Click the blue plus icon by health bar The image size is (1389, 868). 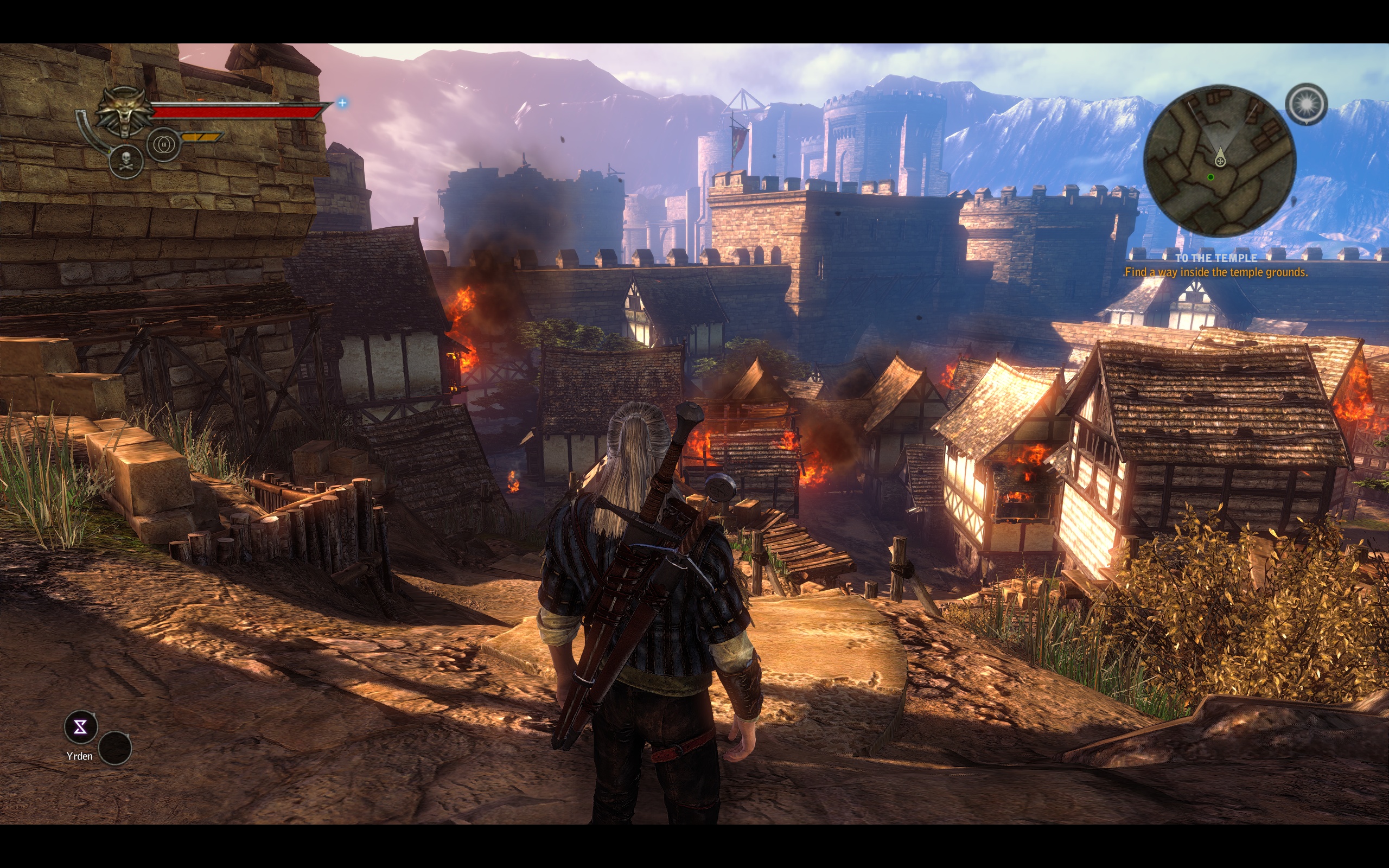click(343, 103)
